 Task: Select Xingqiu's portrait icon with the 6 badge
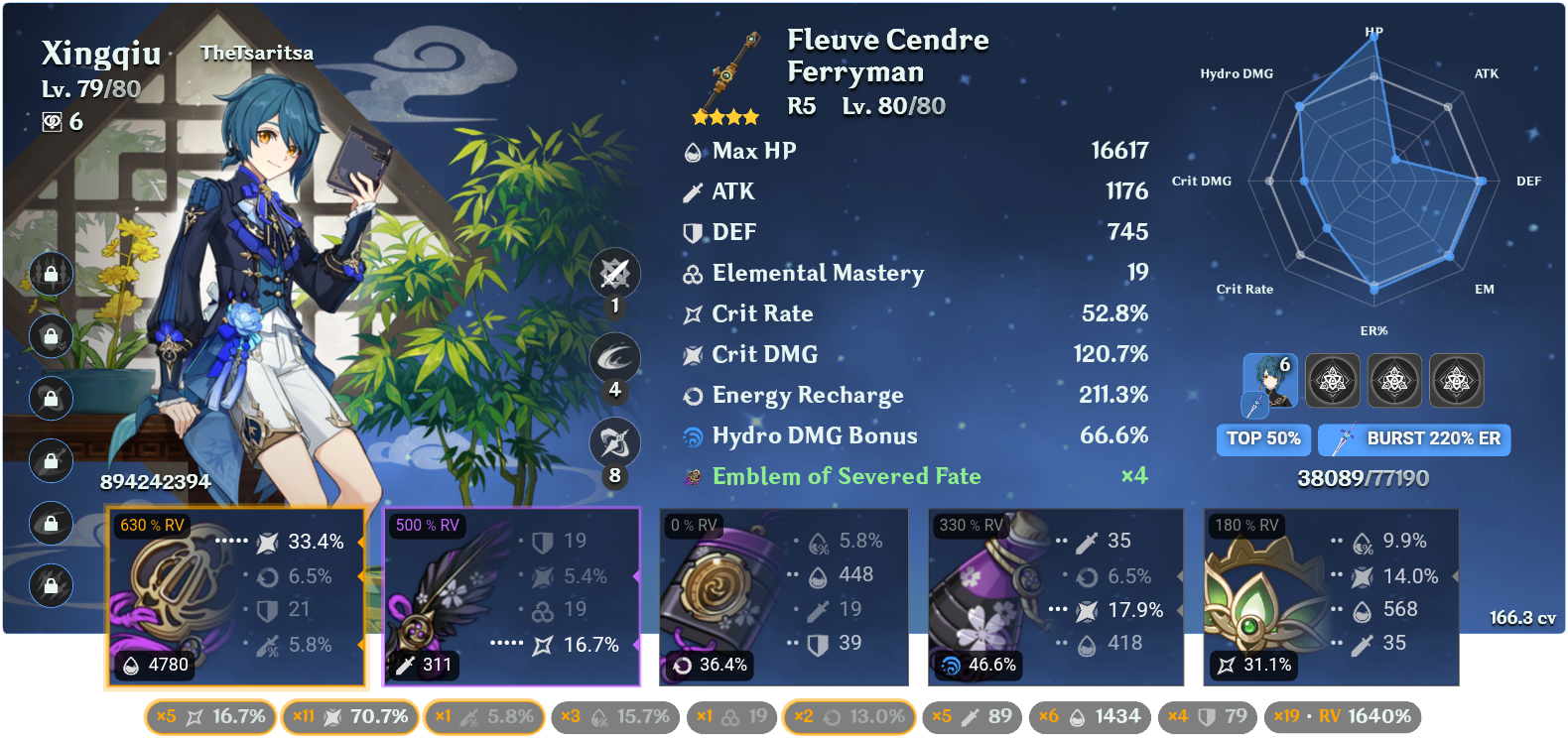1270,380
